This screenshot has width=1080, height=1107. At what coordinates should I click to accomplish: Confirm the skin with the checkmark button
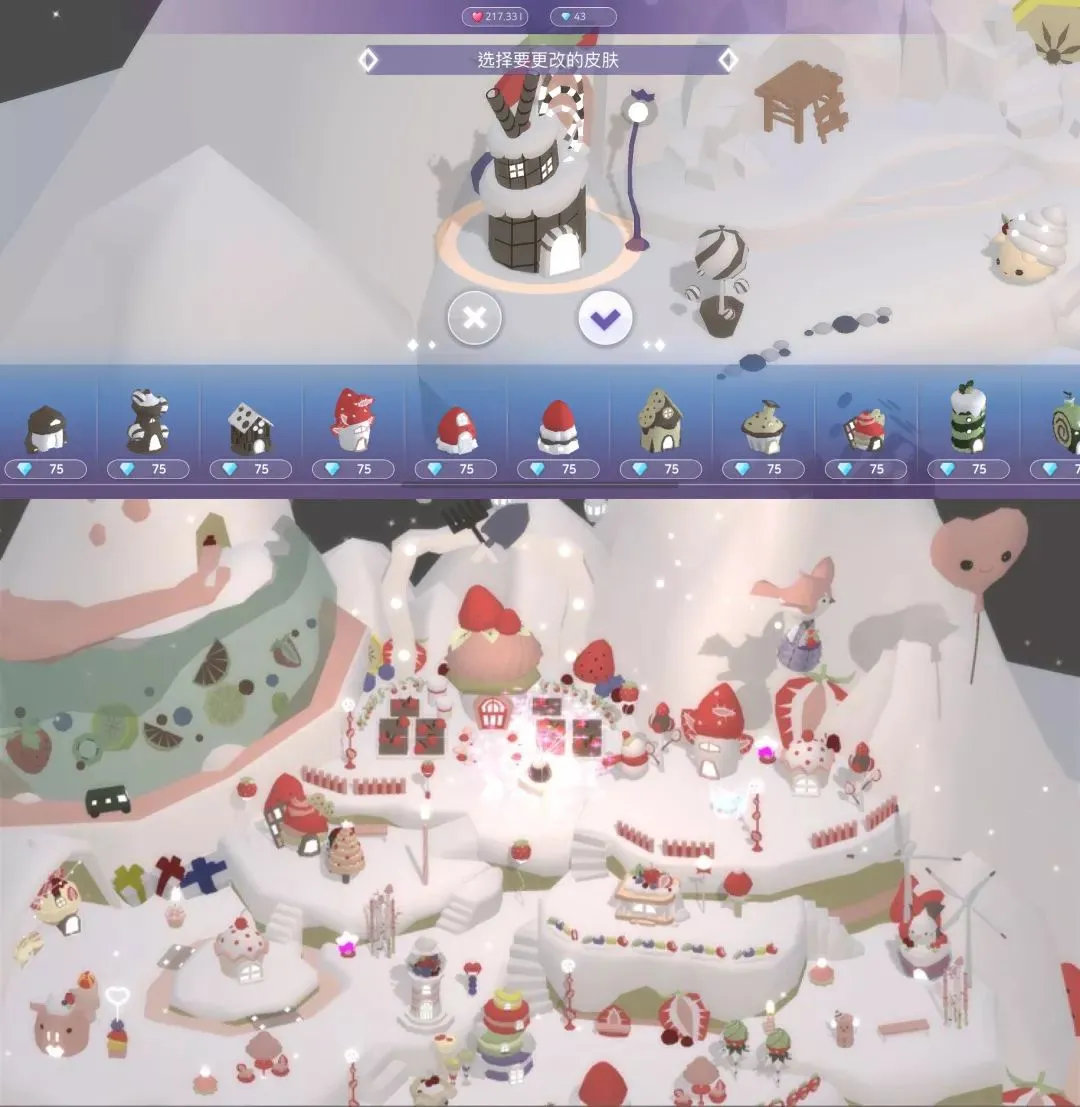point(605,319)
